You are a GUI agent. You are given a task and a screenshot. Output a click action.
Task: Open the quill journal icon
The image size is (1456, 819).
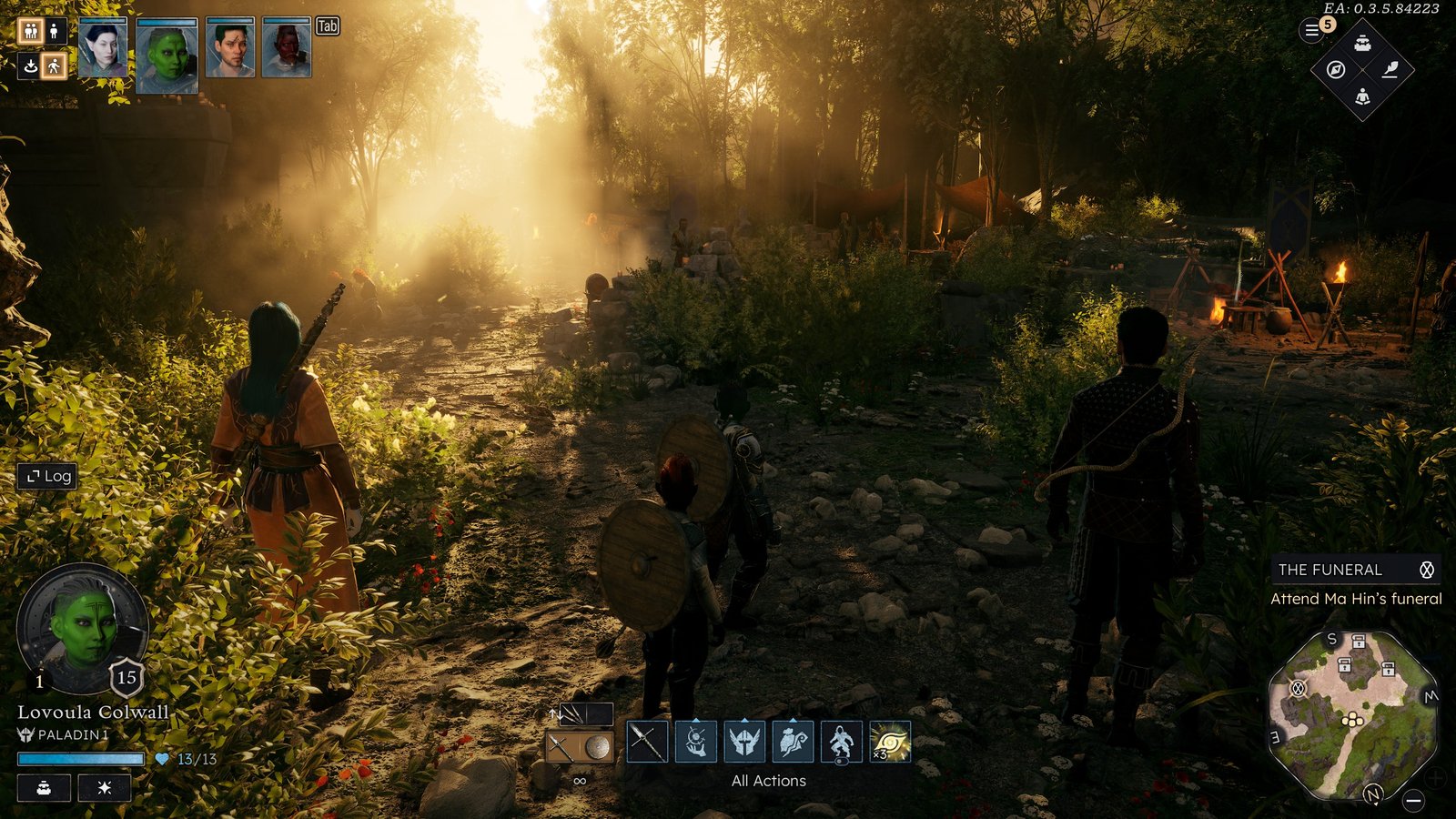1390,70
